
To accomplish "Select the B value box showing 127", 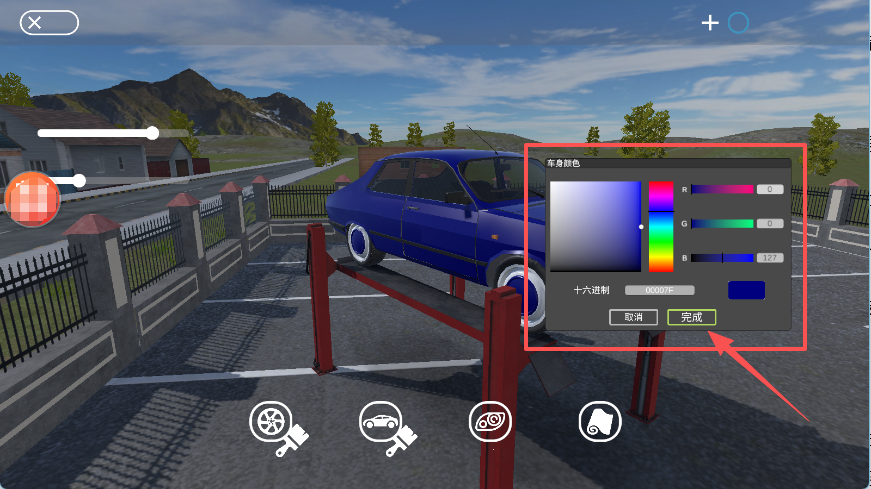I will pyautogui.click(x=769, y=258).
